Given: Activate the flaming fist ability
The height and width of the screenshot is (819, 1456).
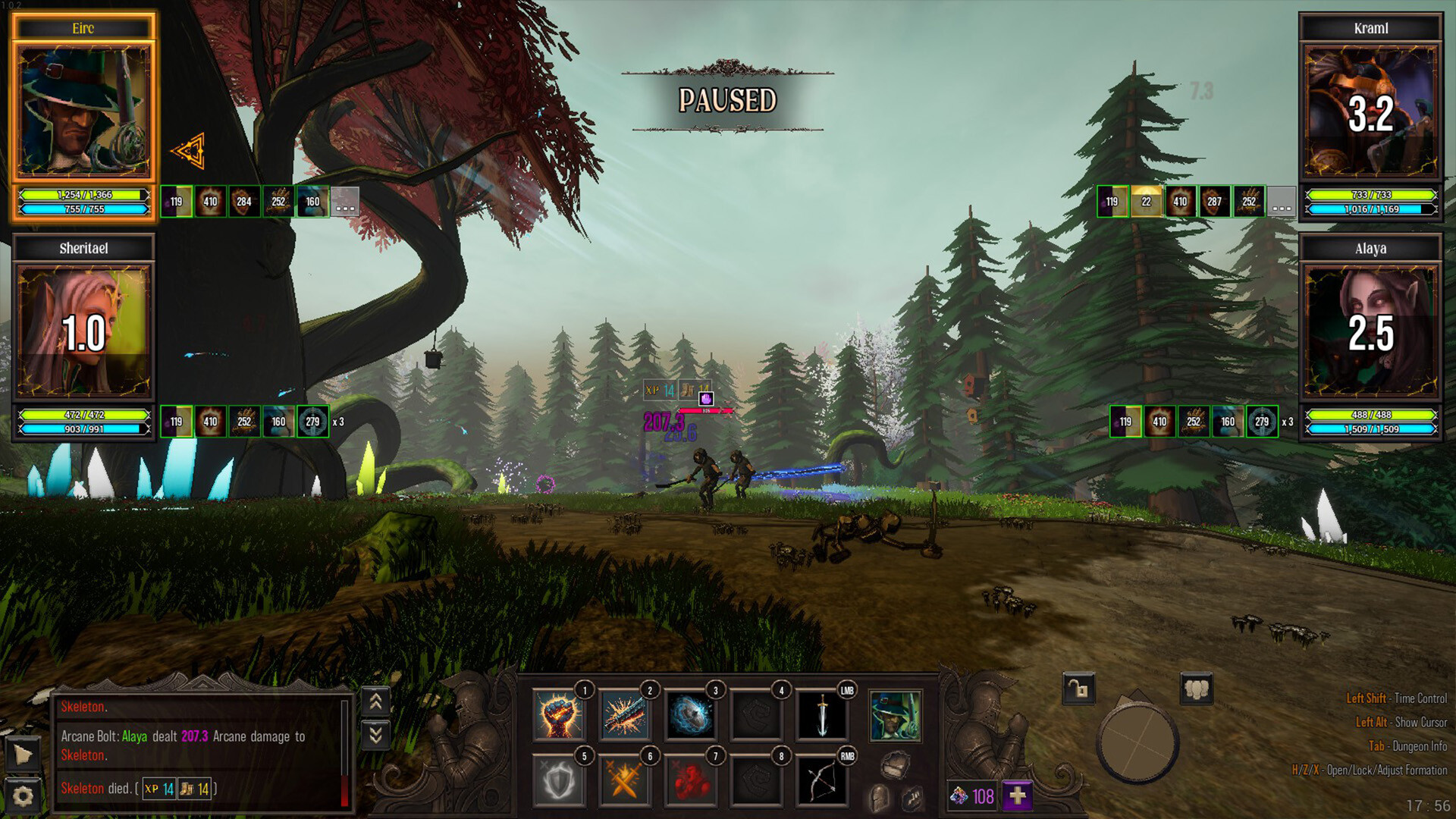Looking at the screenshot, I should (x=559, y=716).
